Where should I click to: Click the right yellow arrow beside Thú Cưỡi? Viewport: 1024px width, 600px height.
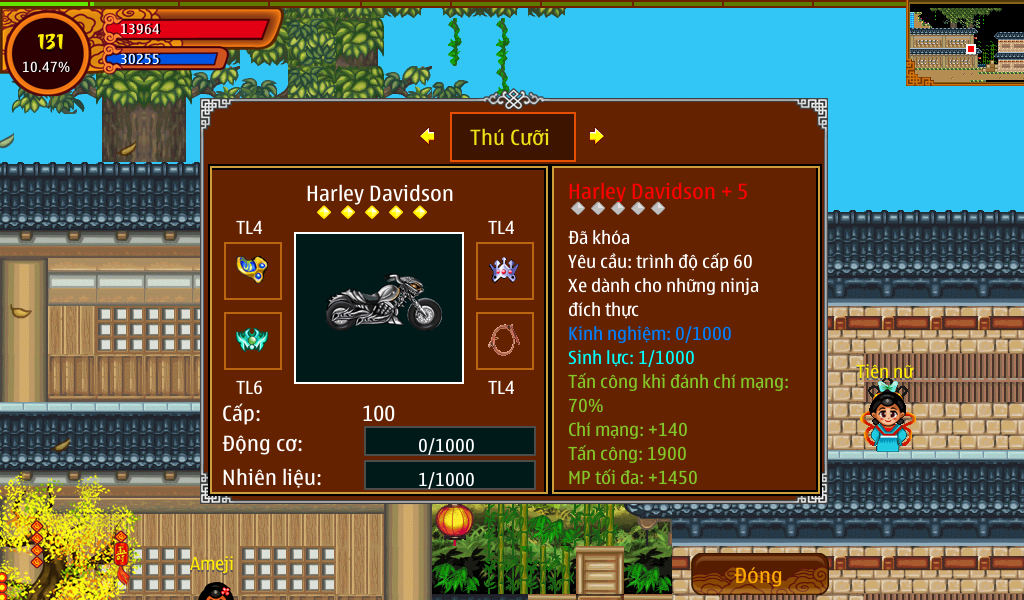tap(596, 136)
